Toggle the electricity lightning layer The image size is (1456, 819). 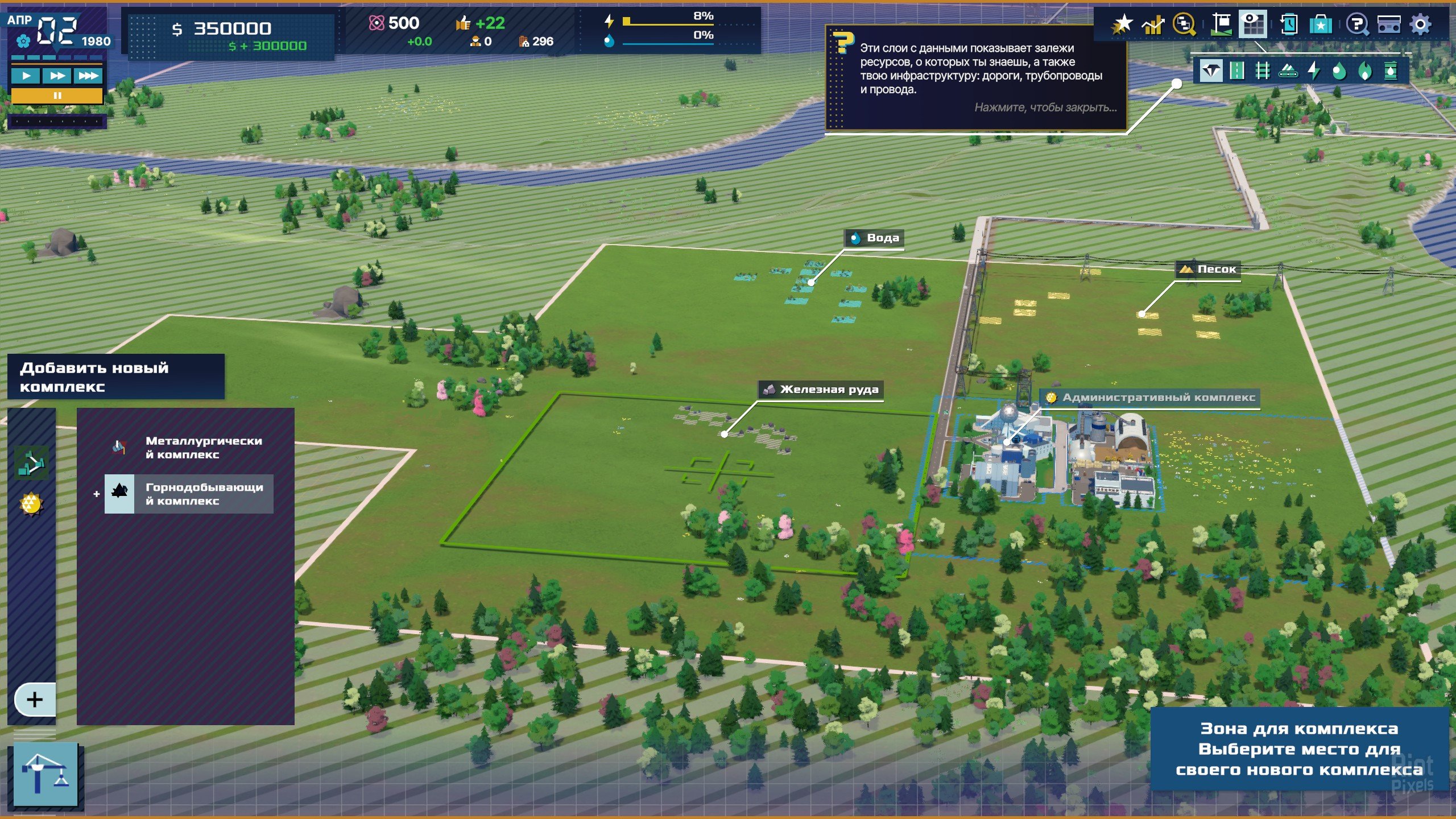(x=1314, y=71)
